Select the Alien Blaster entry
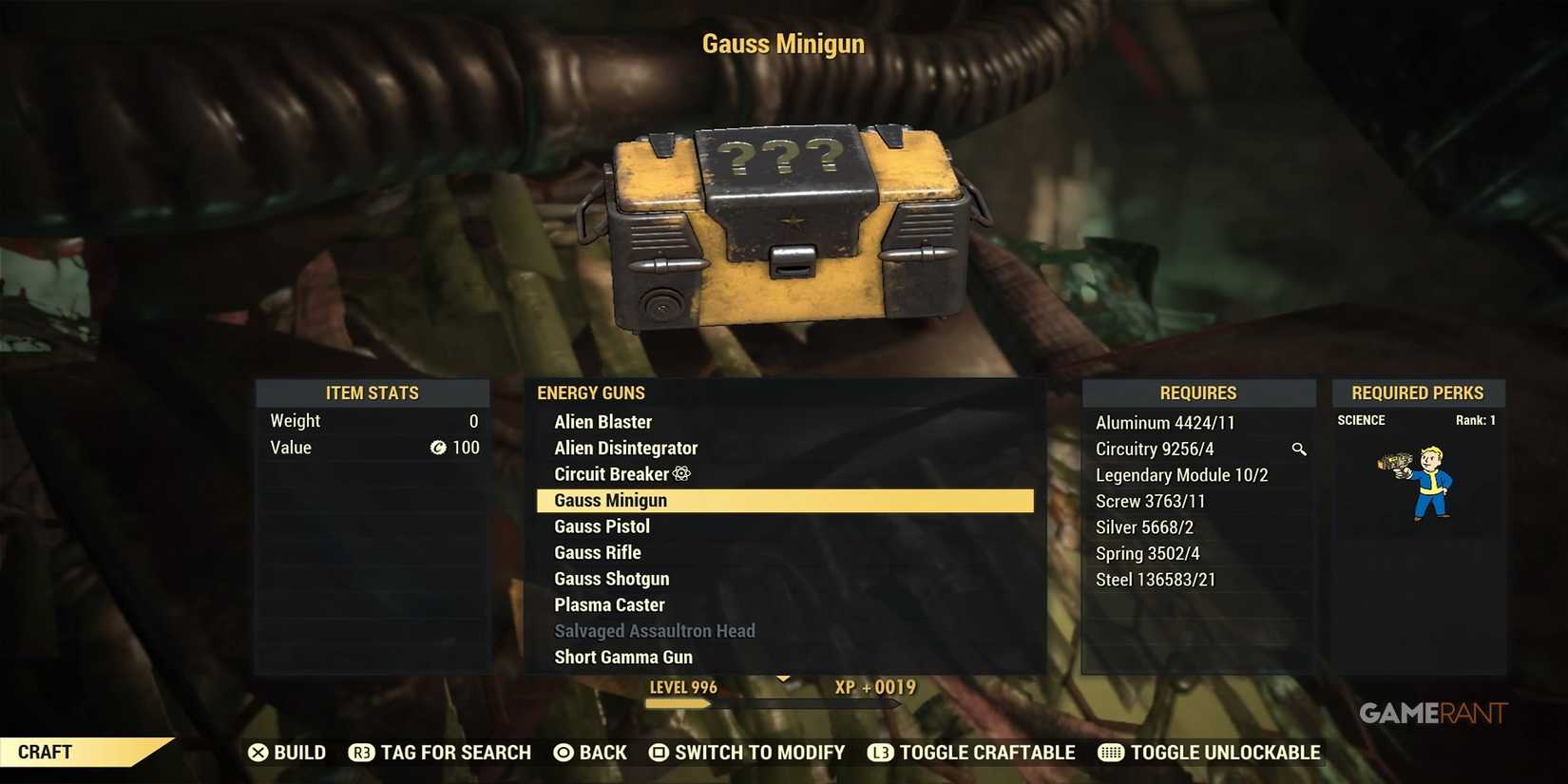Screen dimensions: 1568x784 [x=602, y=421]
